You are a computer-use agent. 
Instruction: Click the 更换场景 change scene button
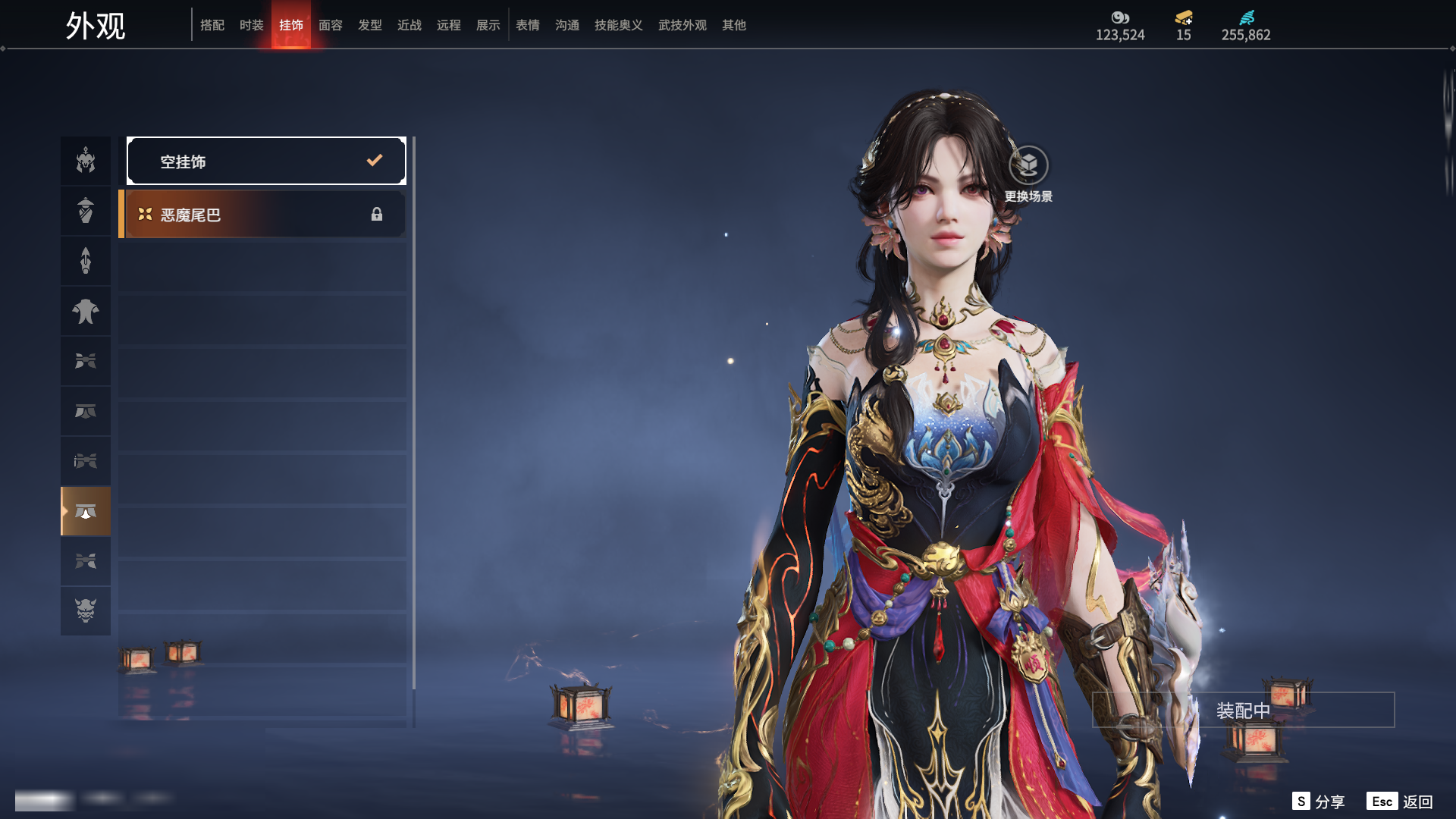click(1028, 174)
